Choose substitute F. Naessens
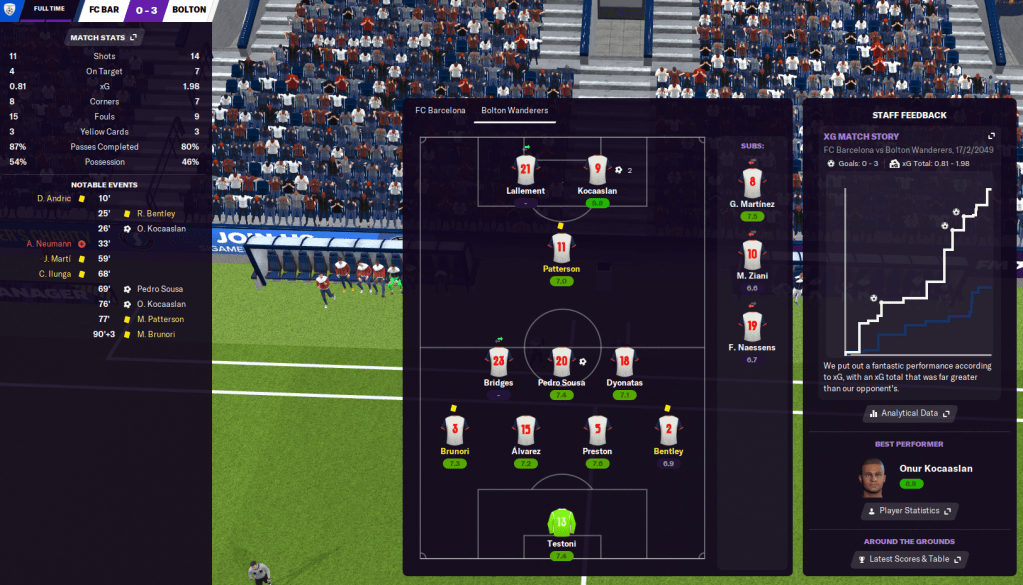This screenshot has width=1023, height=585. (753, 325)
